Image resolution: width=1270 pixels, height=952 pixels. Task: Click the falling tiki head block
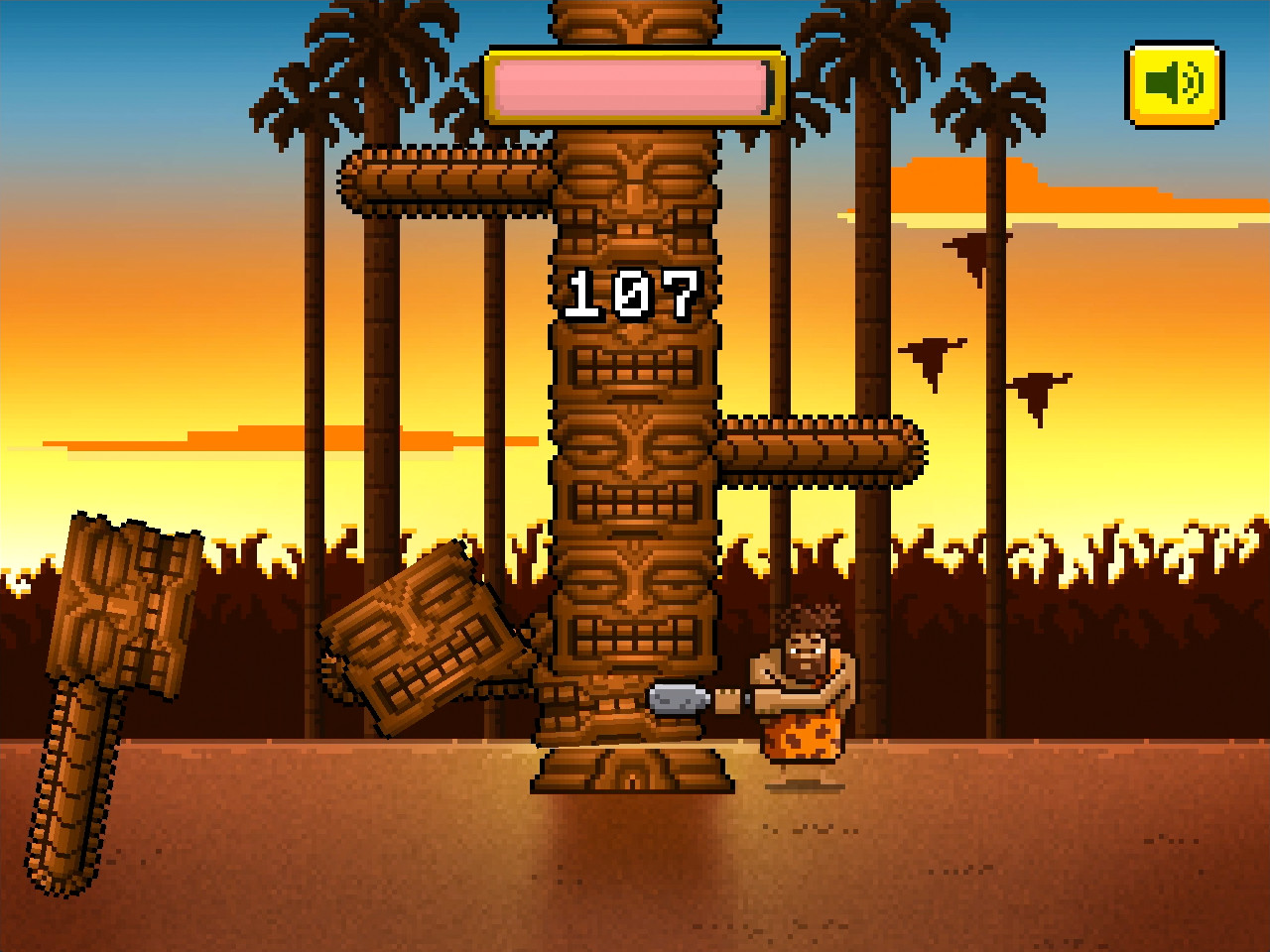422,645
